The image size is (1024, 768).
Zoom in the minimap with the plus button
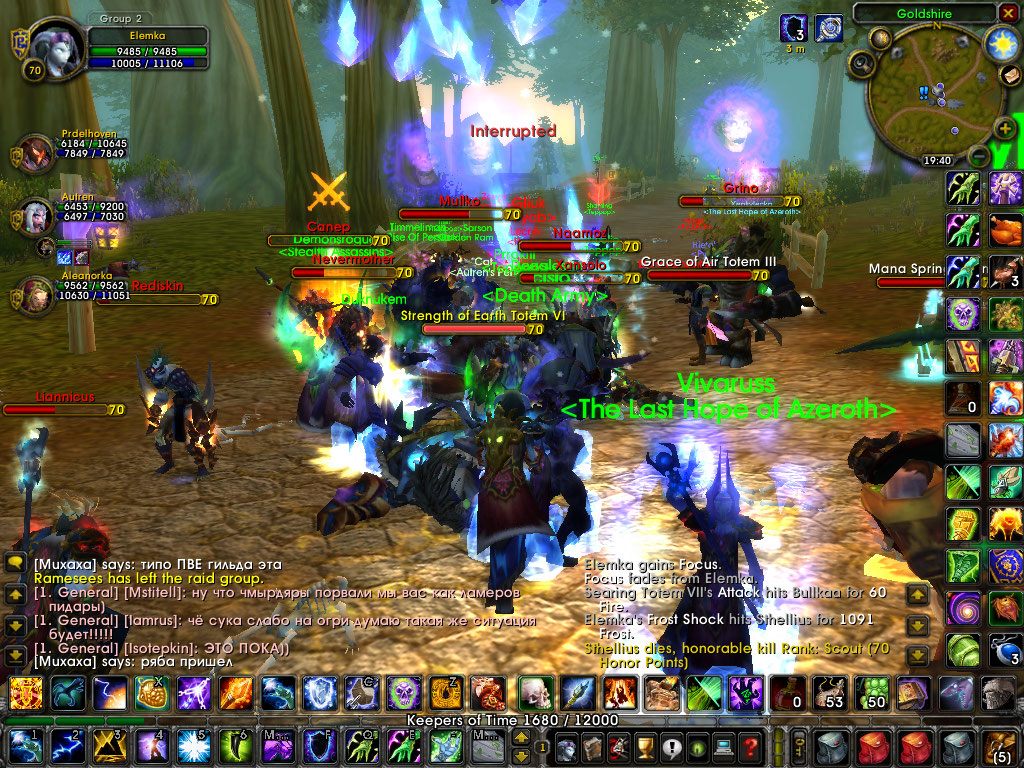(1006, 127)
